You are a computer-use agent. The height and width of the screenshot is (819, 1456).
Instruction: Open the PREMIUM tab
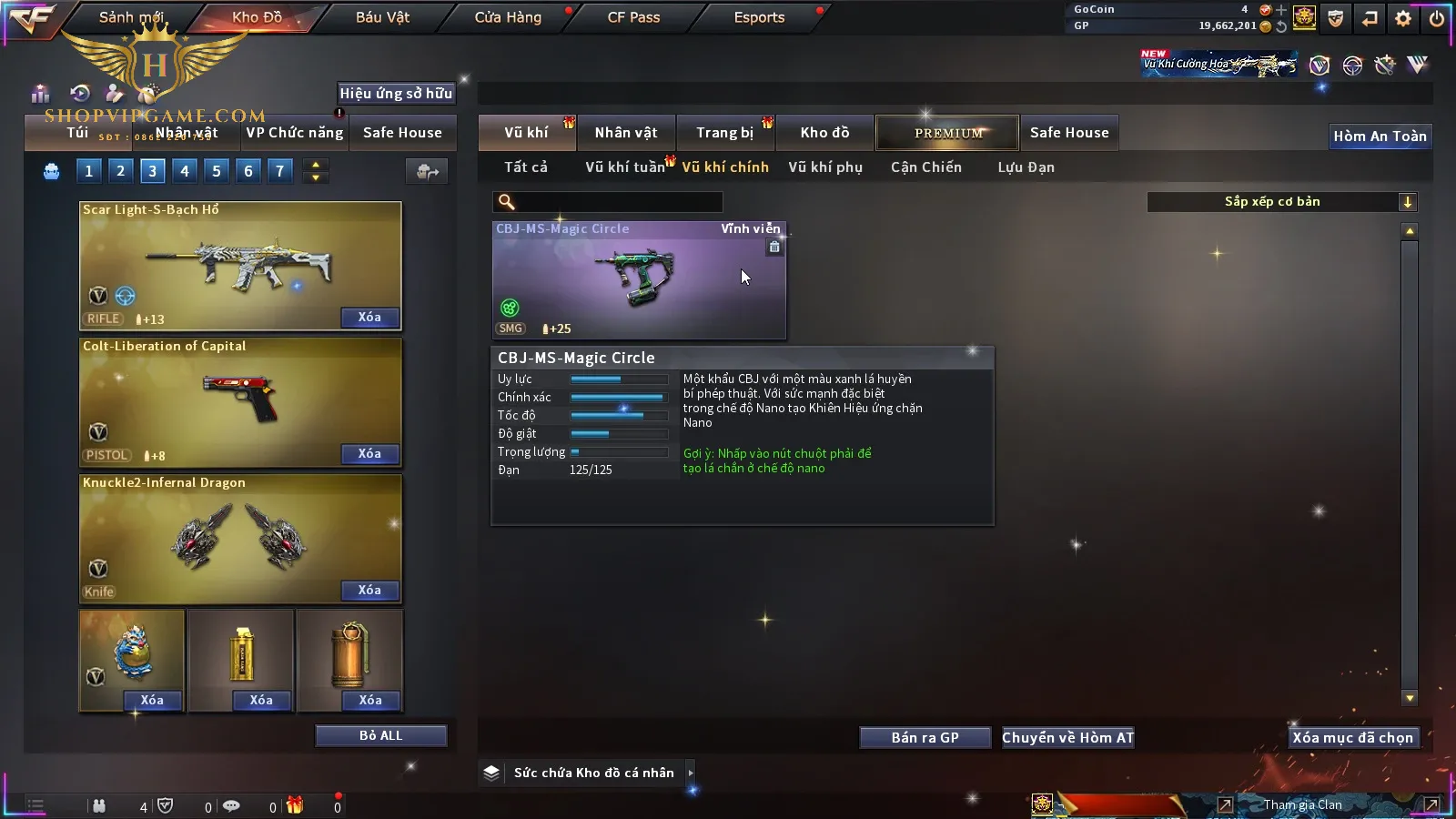point(948,133)
